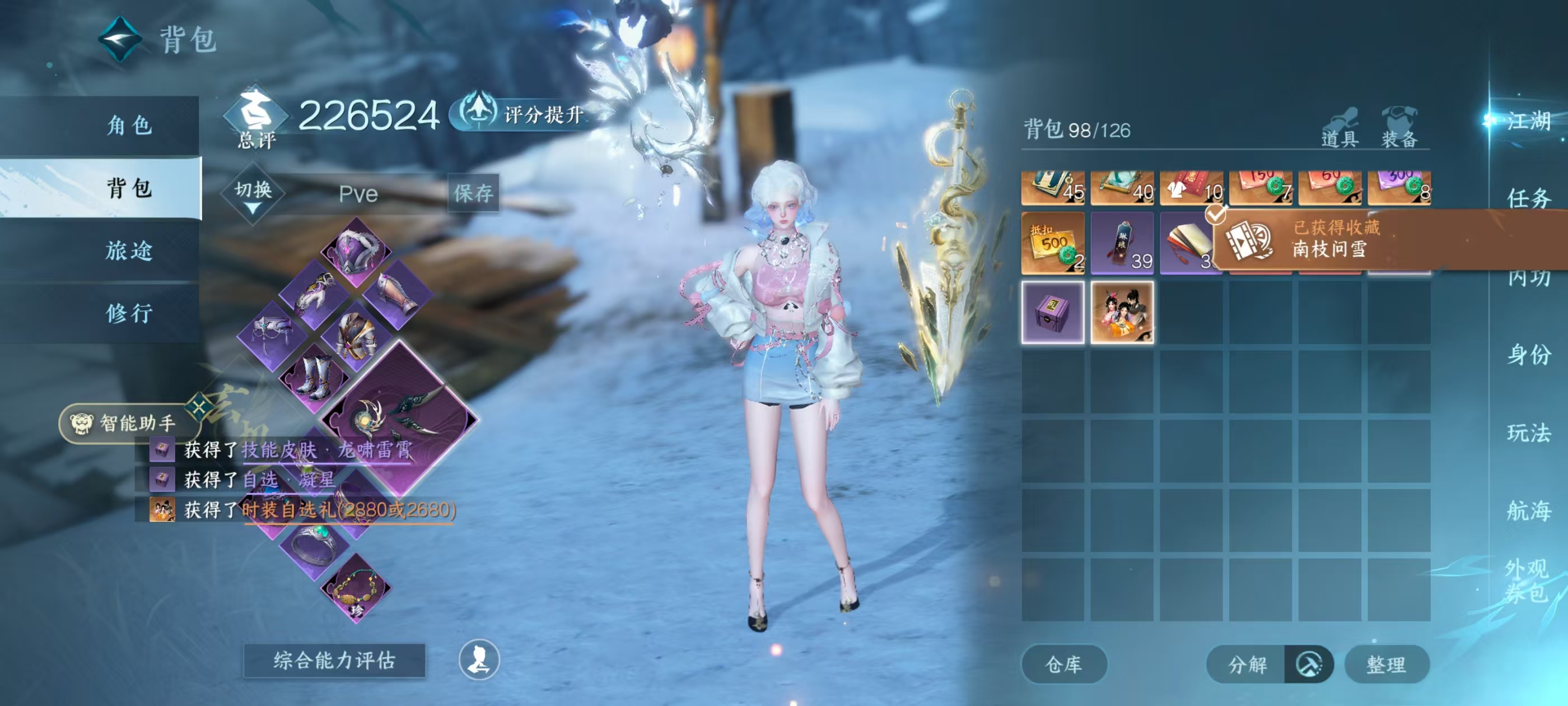Click the character silhouette button
The image size is (1568, 706).
pyautogui.click(x=479, y=659)
